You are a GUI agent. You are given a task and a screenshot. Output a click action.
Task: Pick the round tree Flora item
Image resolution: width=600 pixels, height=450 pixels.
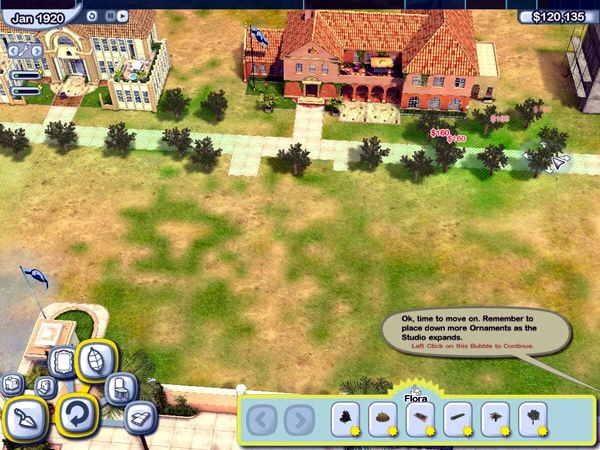(x=534, y=419)
